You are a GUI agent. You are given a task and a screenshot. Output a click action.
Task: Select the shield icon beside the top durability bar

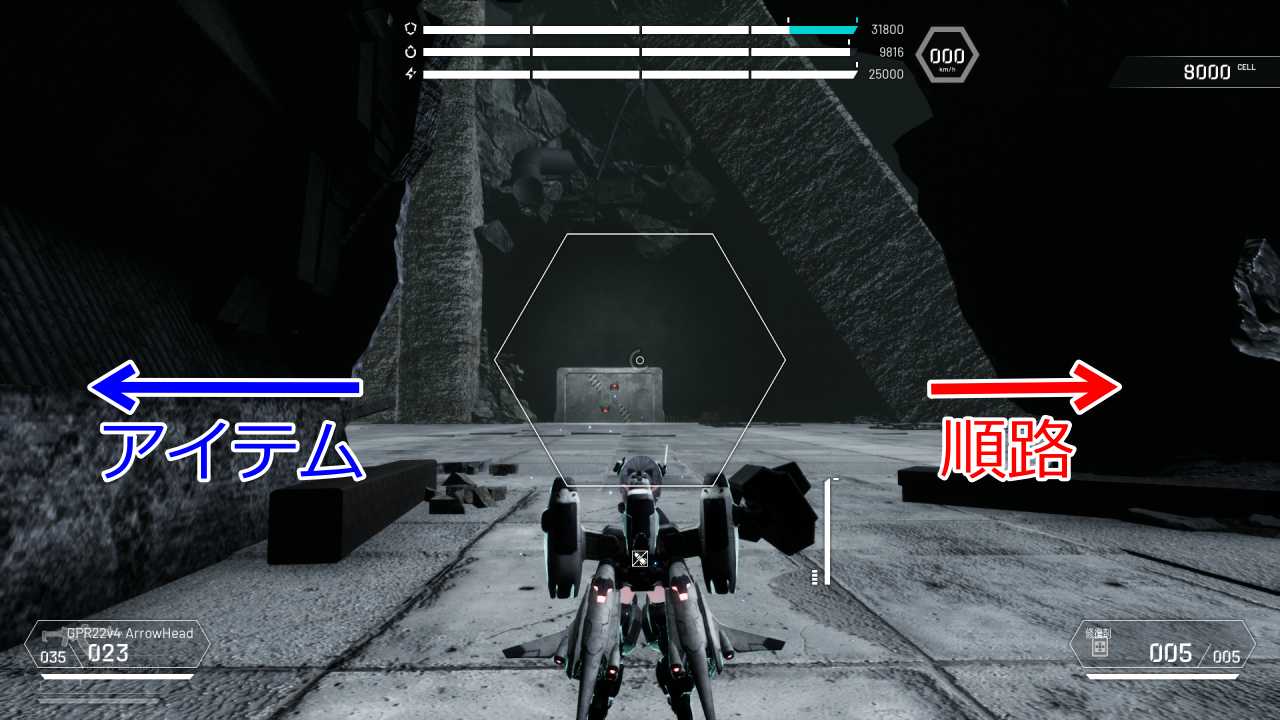point(410,29)
